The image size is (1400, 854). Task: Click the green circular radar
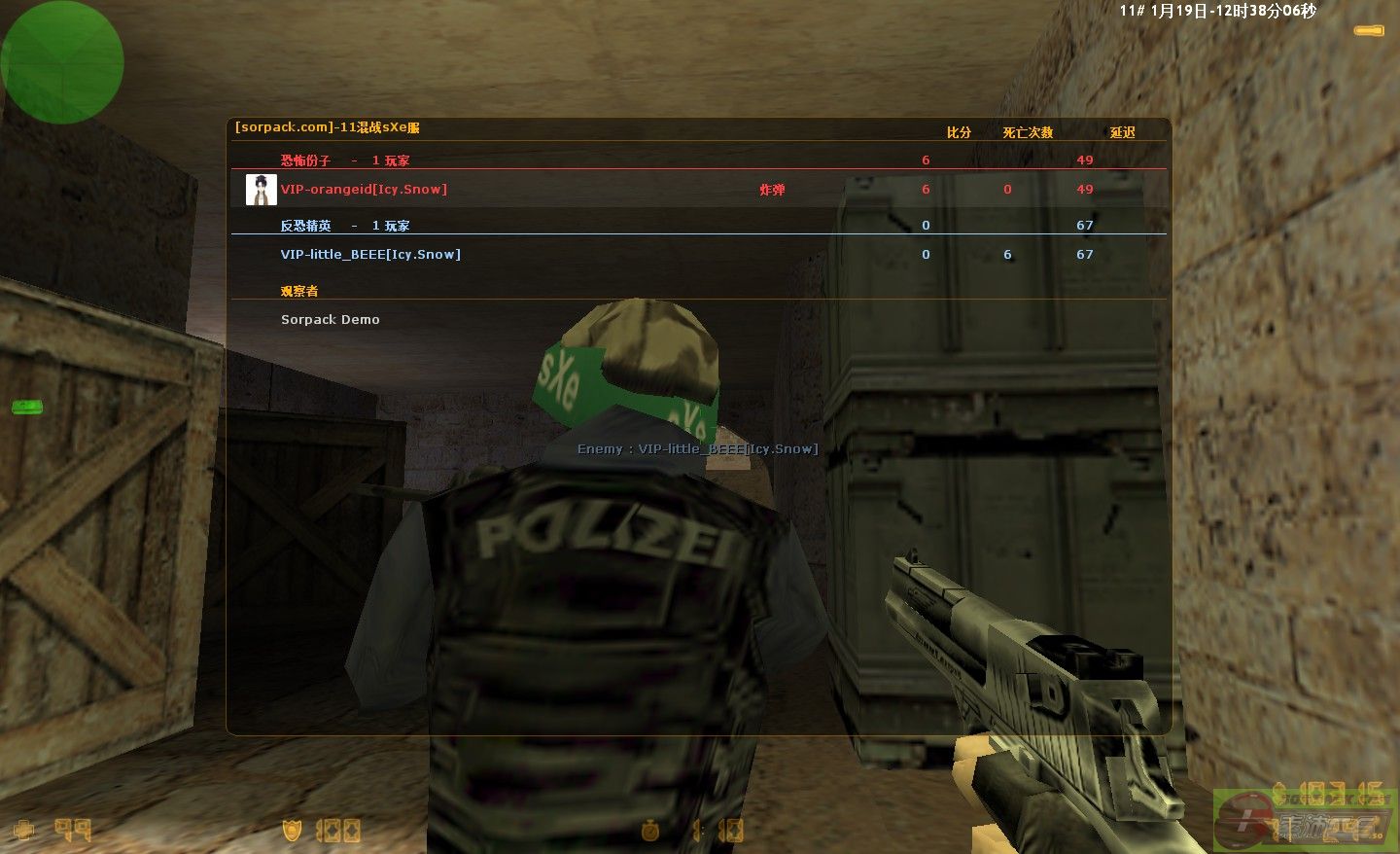[x=62, y=62]
